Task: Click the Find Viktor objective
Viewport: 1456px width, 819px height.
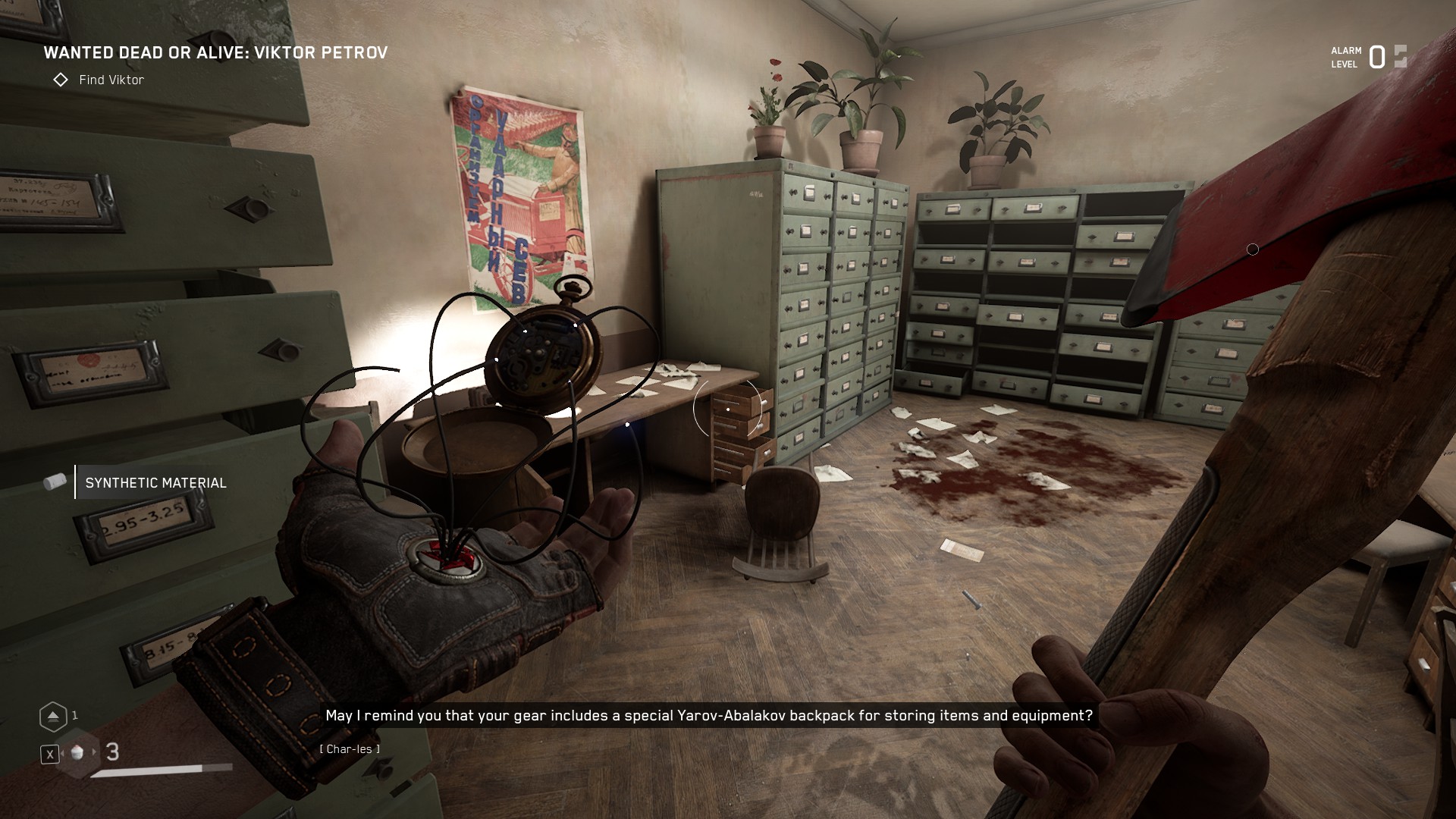Action: pyautogui.click(x=111, y=80)
